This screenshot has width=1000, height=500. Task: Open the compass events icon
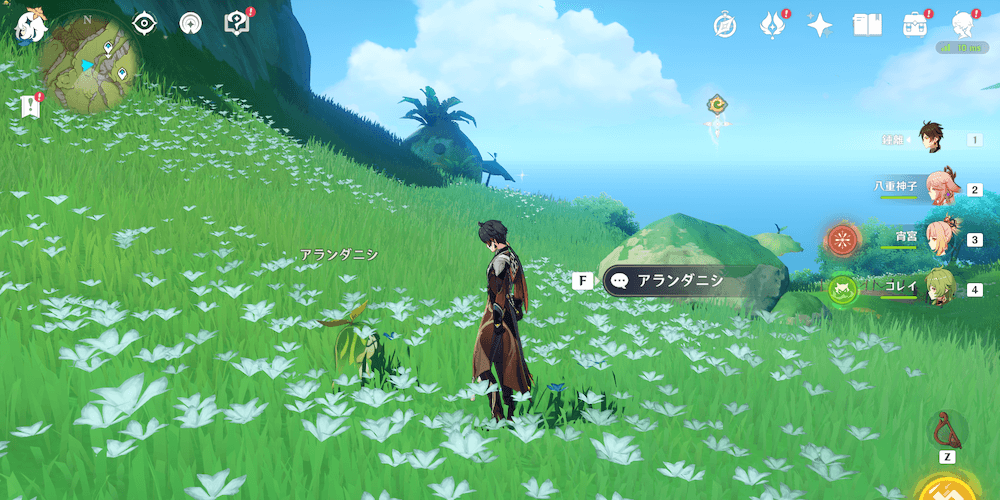pos(725,26)
